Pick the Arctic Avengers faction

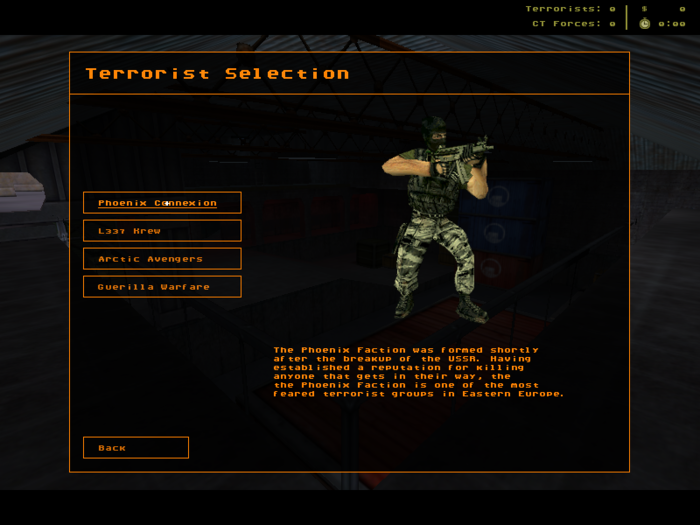162,259
